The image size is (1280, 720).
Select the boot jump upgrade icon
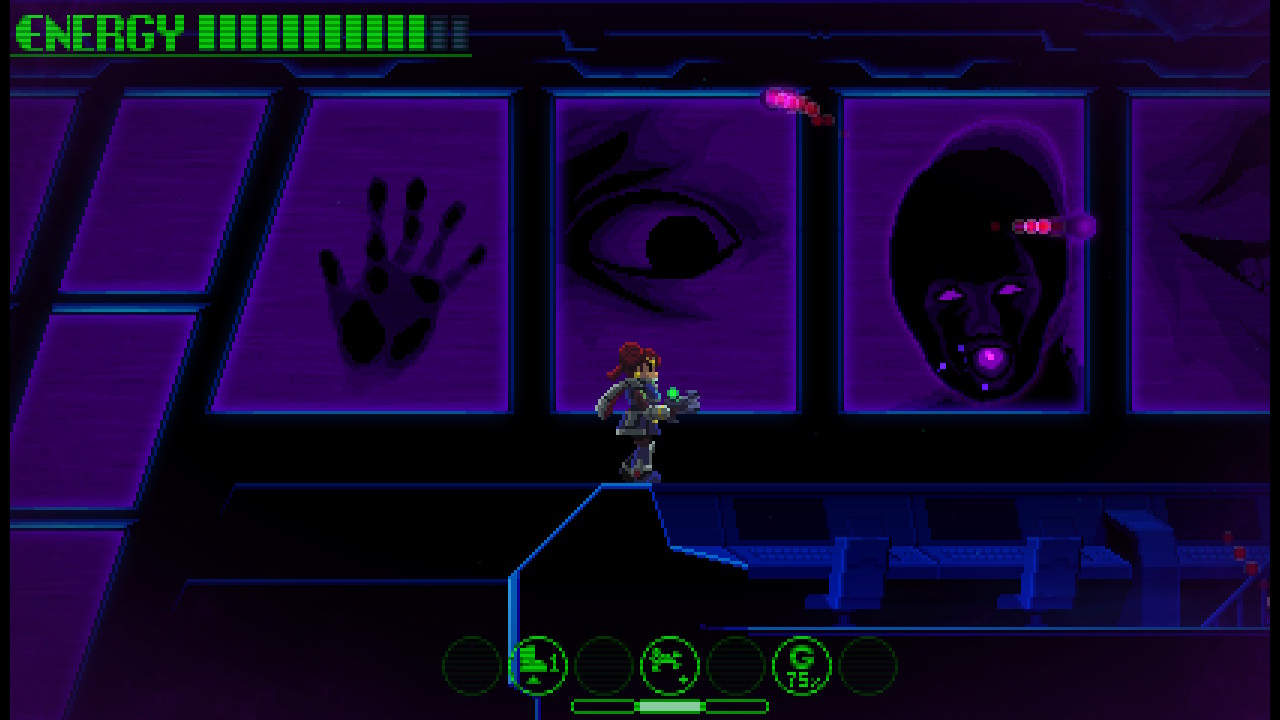[539, 665]
